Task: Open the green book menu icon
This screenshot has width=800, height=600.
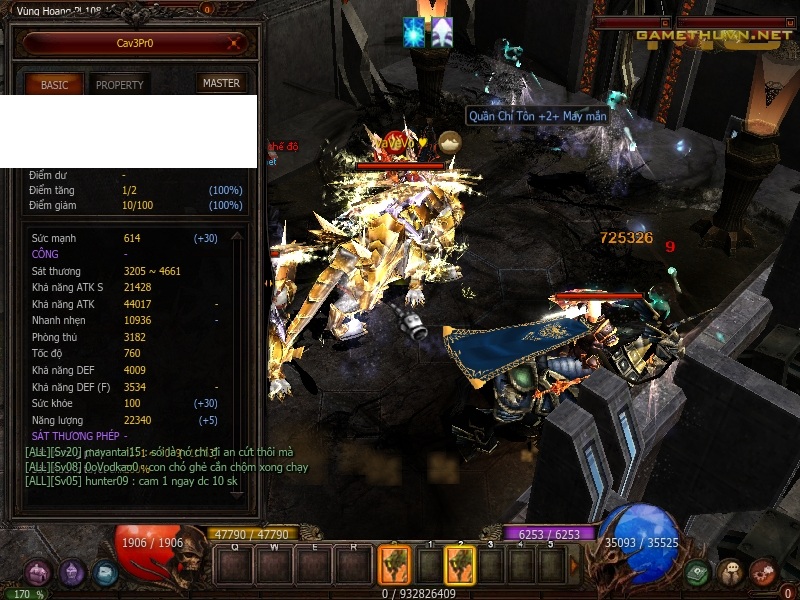Action: (x=697, y=573)
